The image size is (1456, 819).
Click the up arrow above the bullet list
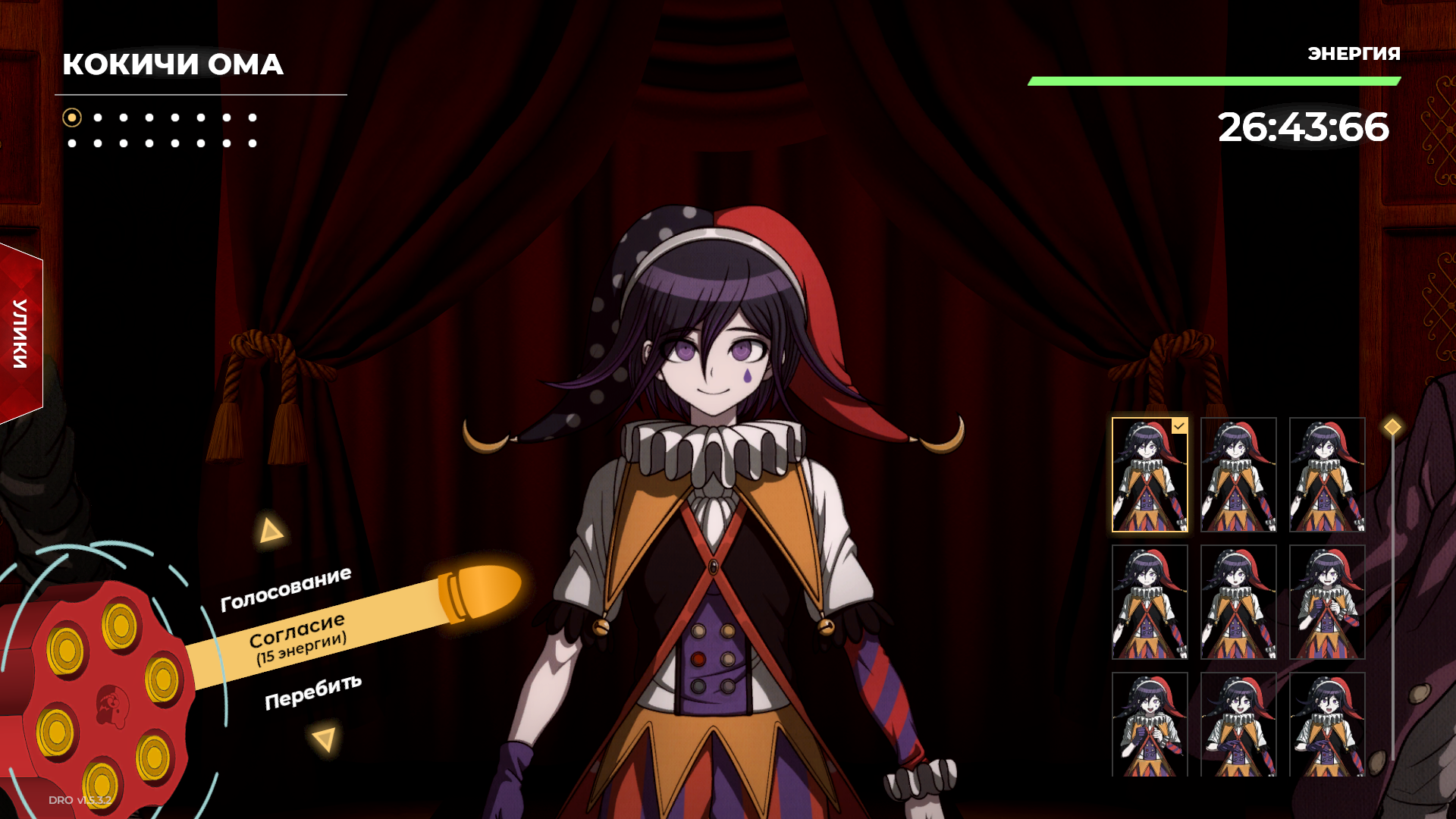tap(270, 531)
